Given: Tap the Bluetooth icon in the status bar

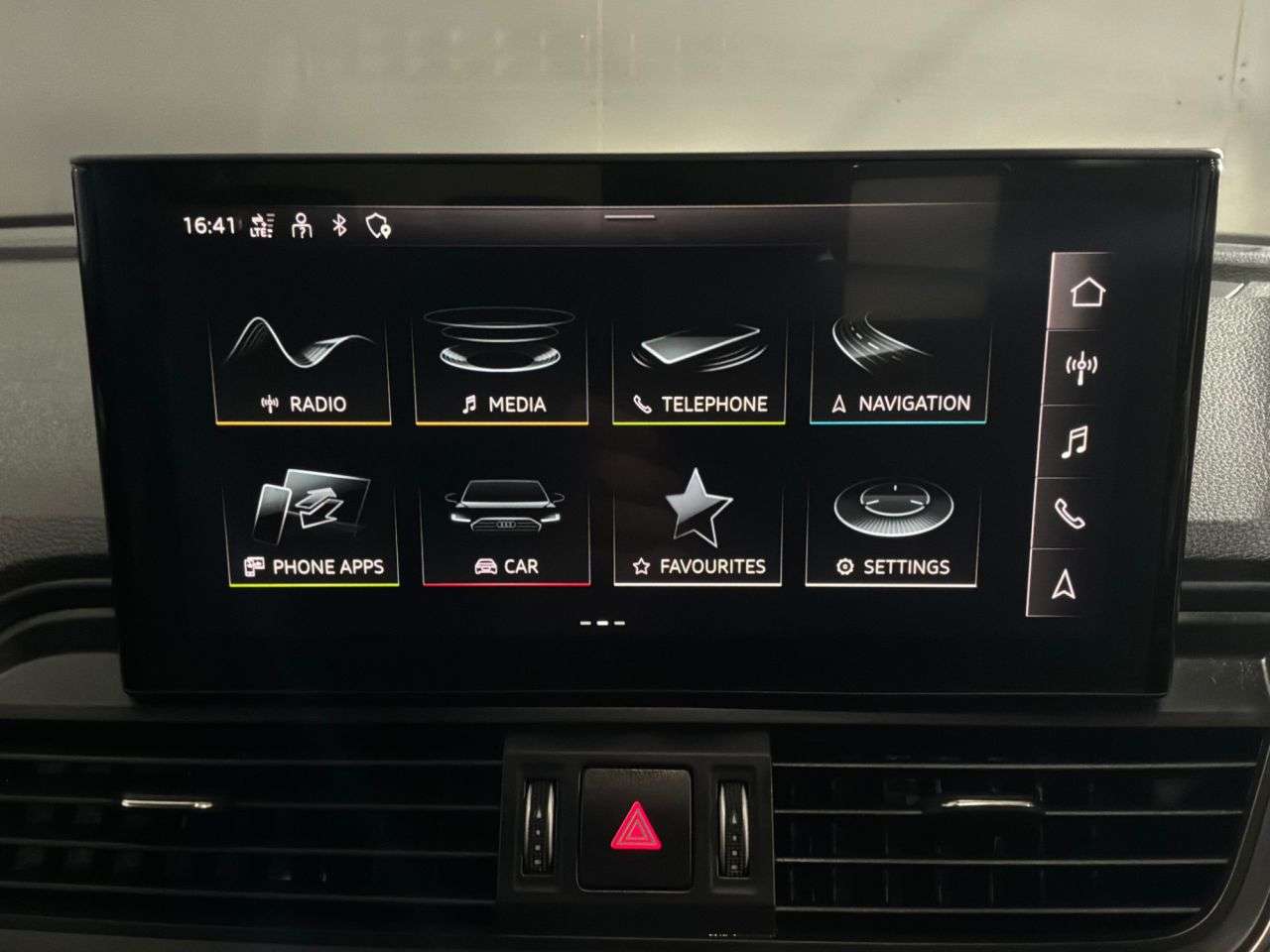Looking at the screenshot, I should pos(339,226).
